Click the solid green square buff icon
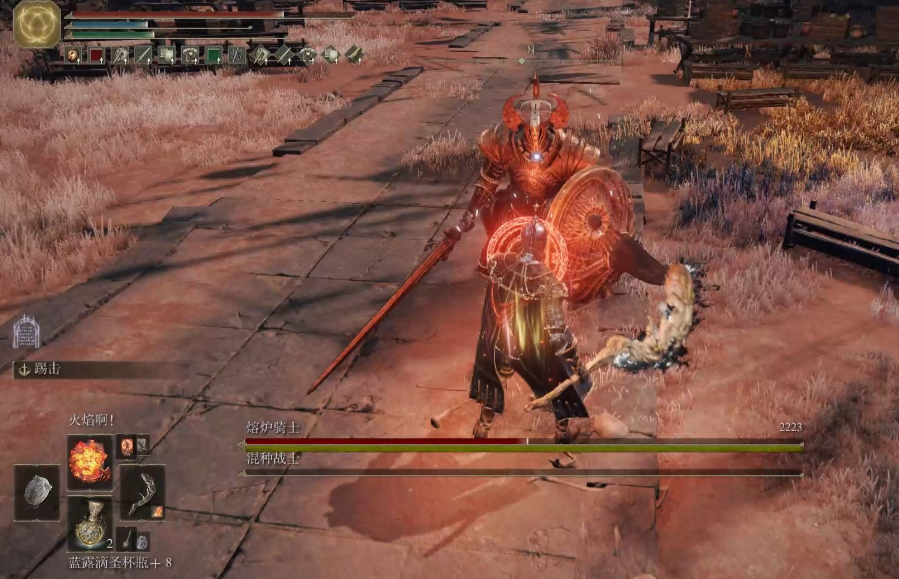899x579 pixels. click(213, 55)
